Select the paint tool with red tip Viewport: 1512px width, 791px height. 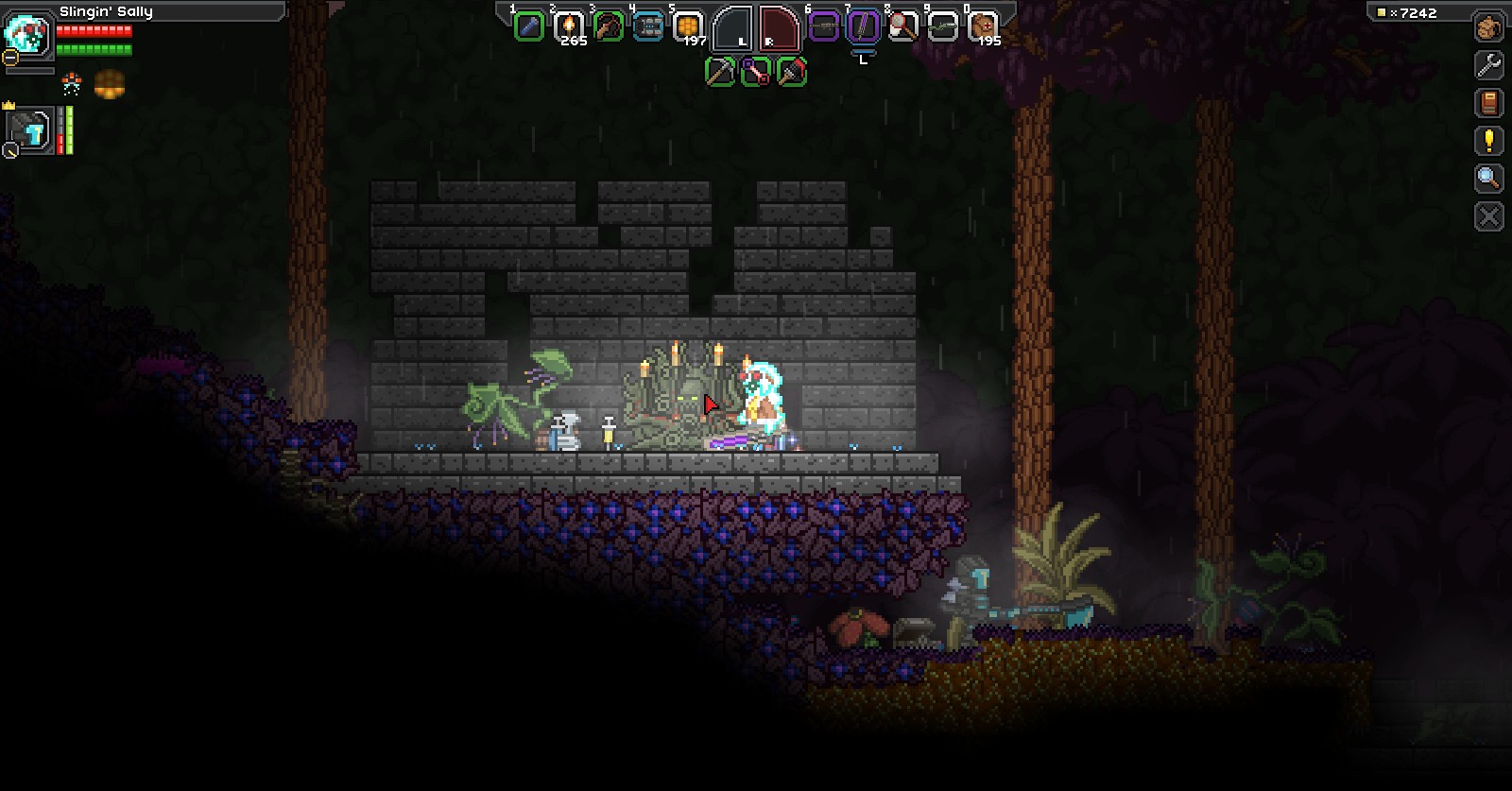point(792,72)
